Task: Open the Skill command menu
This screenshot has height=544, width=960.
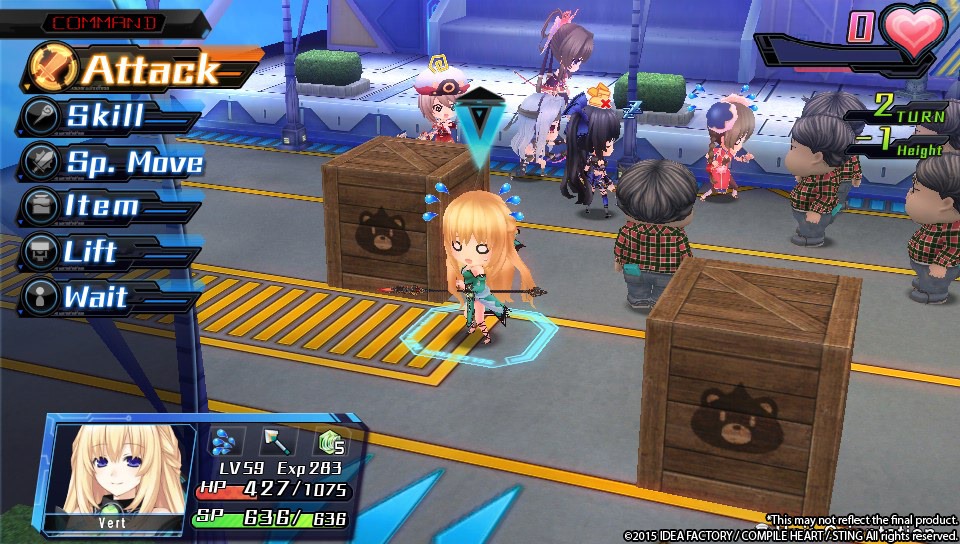Action: coord(105,116)
